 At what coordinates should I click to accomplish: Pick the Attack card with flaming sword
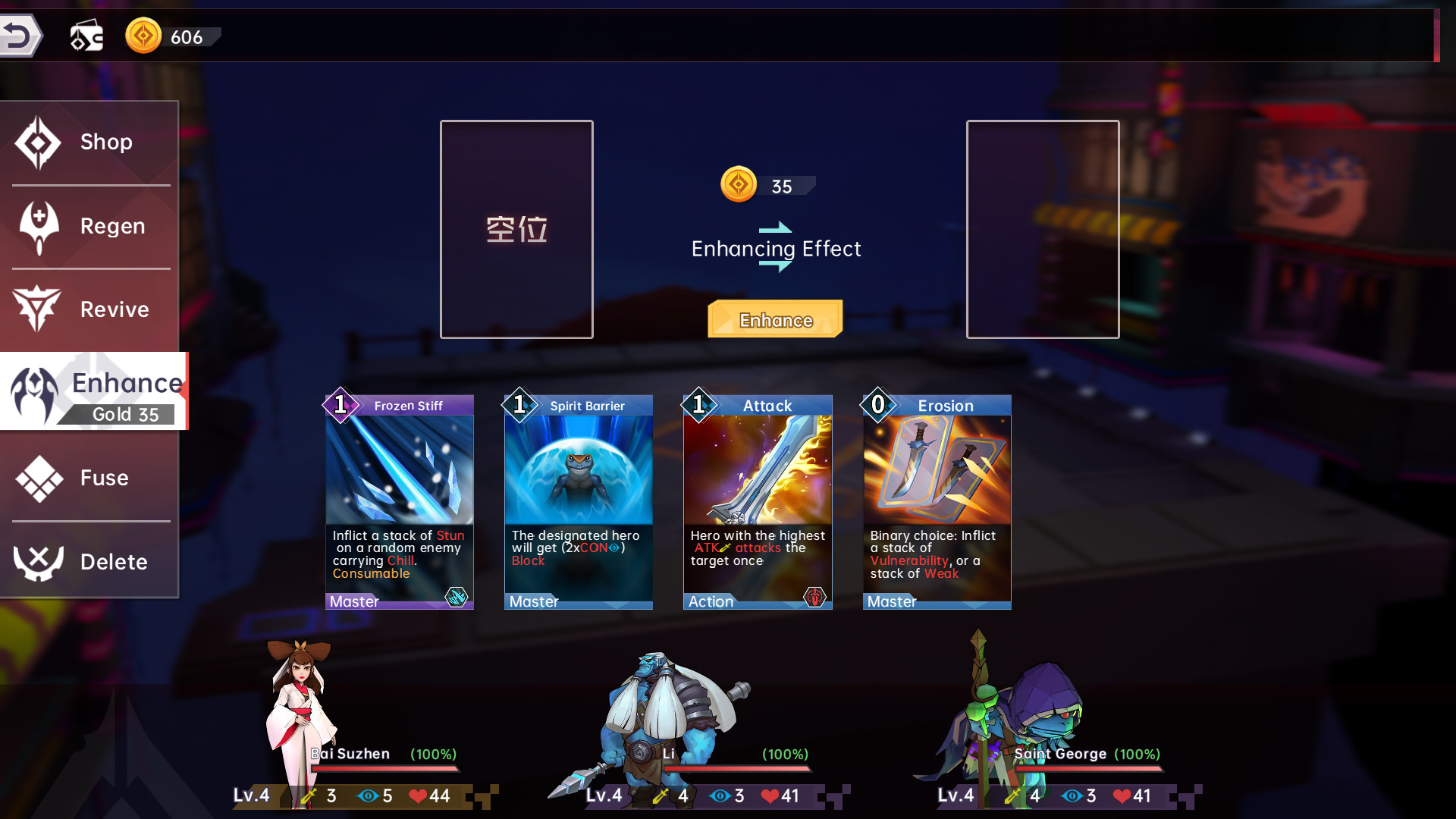[x=757, y=502]
